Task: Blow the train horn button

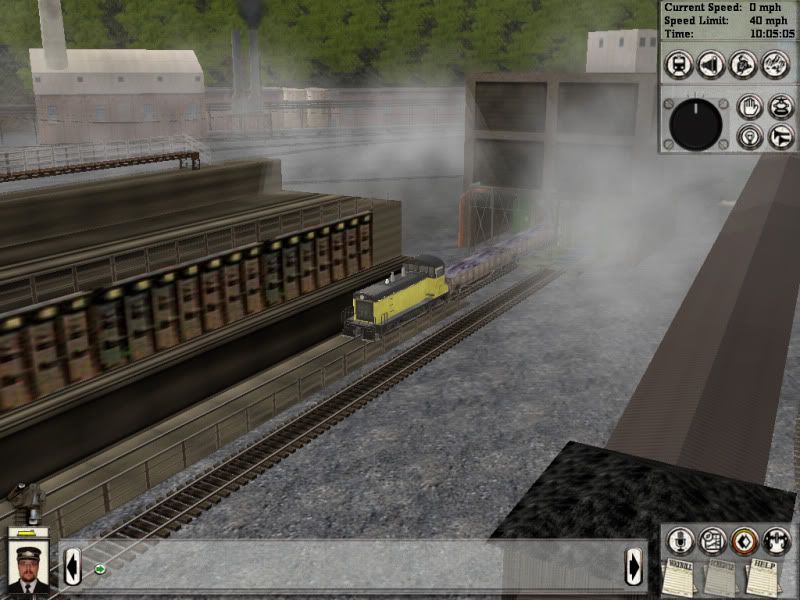Action: pyautogui.click(x=780, y=136)
